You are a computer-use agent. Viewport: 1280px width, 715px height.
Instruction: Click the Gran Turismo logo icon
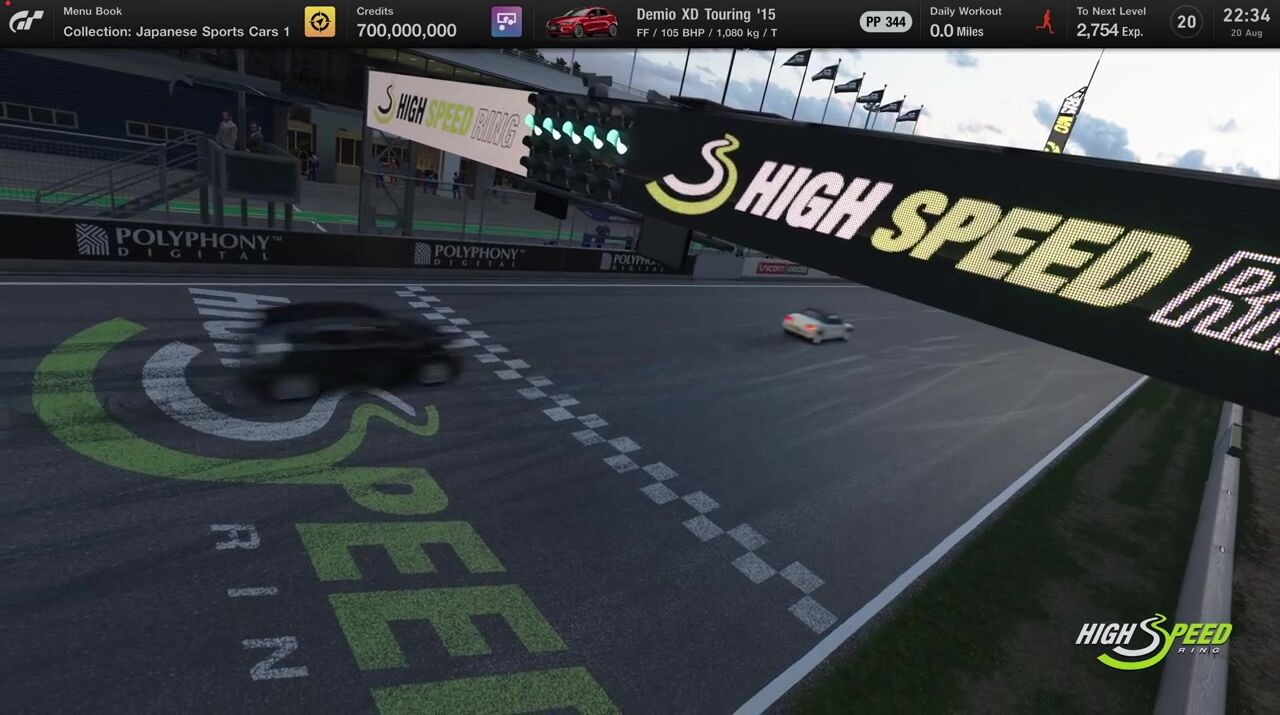coord(26,21)
